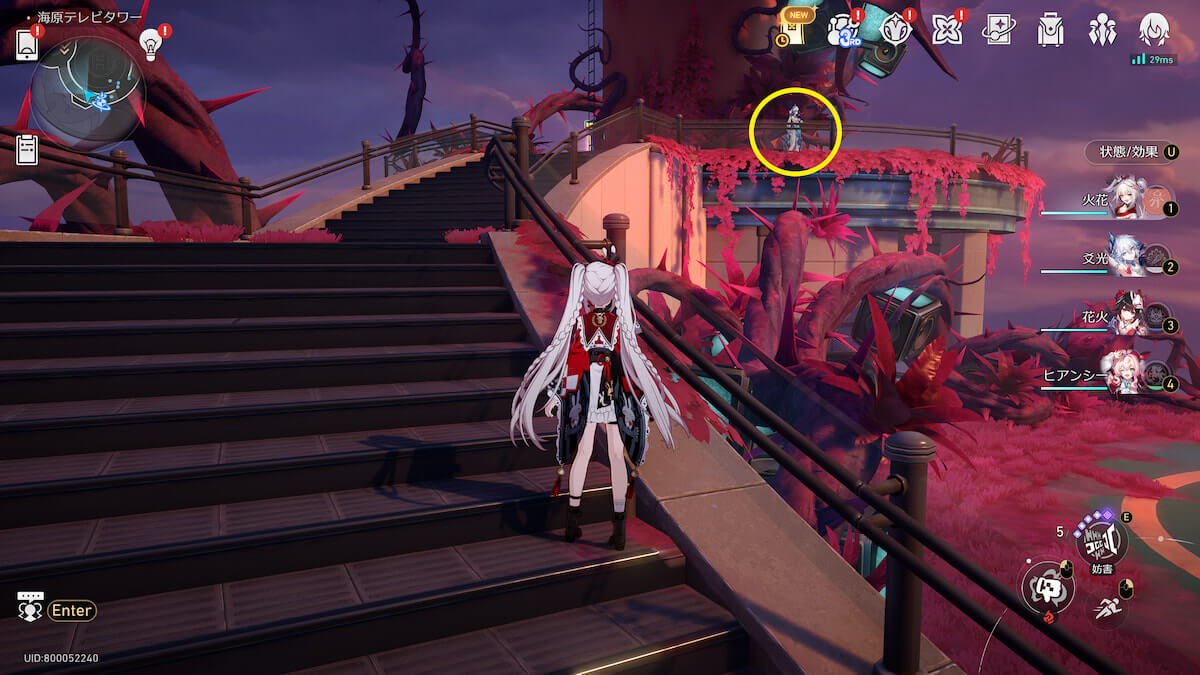Open the backpack inventory icon
This screenshot has width=1200, height=675.
point(1050,30)
